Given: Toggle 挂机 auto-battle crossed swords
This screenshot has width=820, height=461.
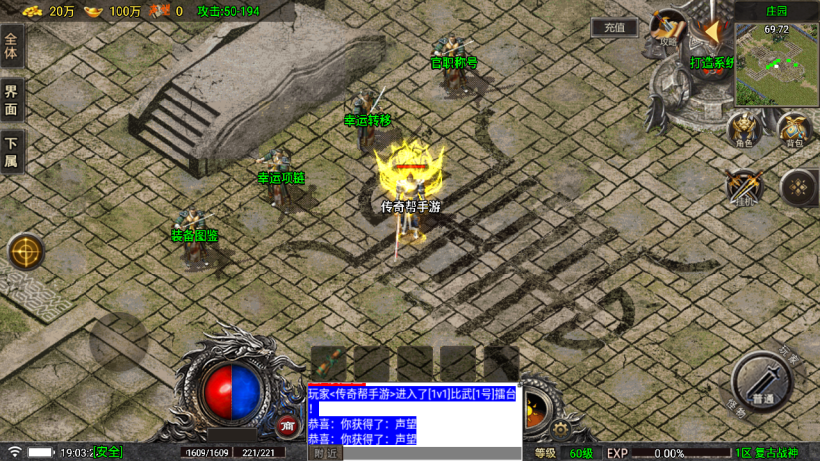Looking at the screenshot, I should pos(744,187).
